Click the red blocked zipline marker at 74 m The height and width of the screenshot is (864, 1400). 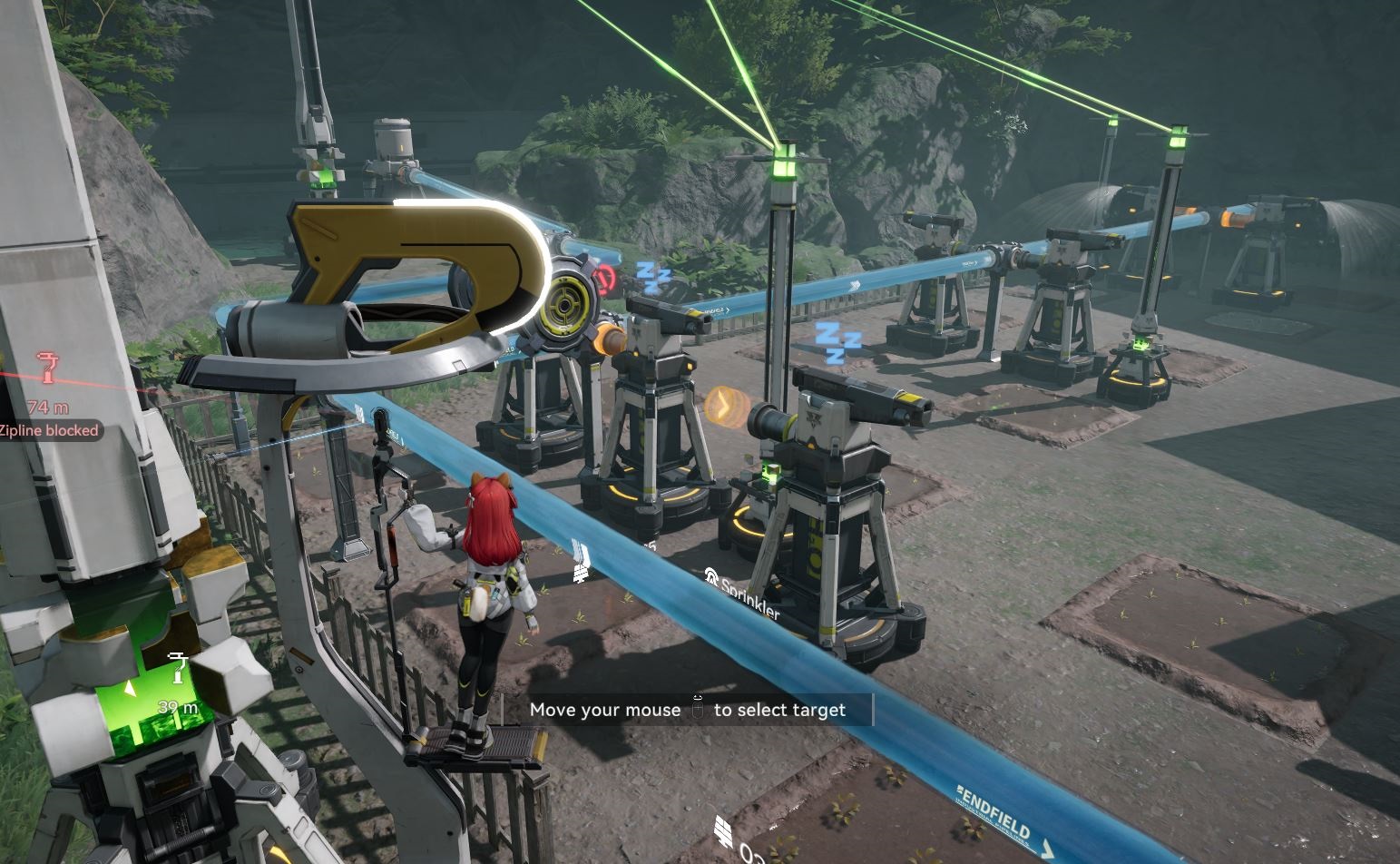48,368
